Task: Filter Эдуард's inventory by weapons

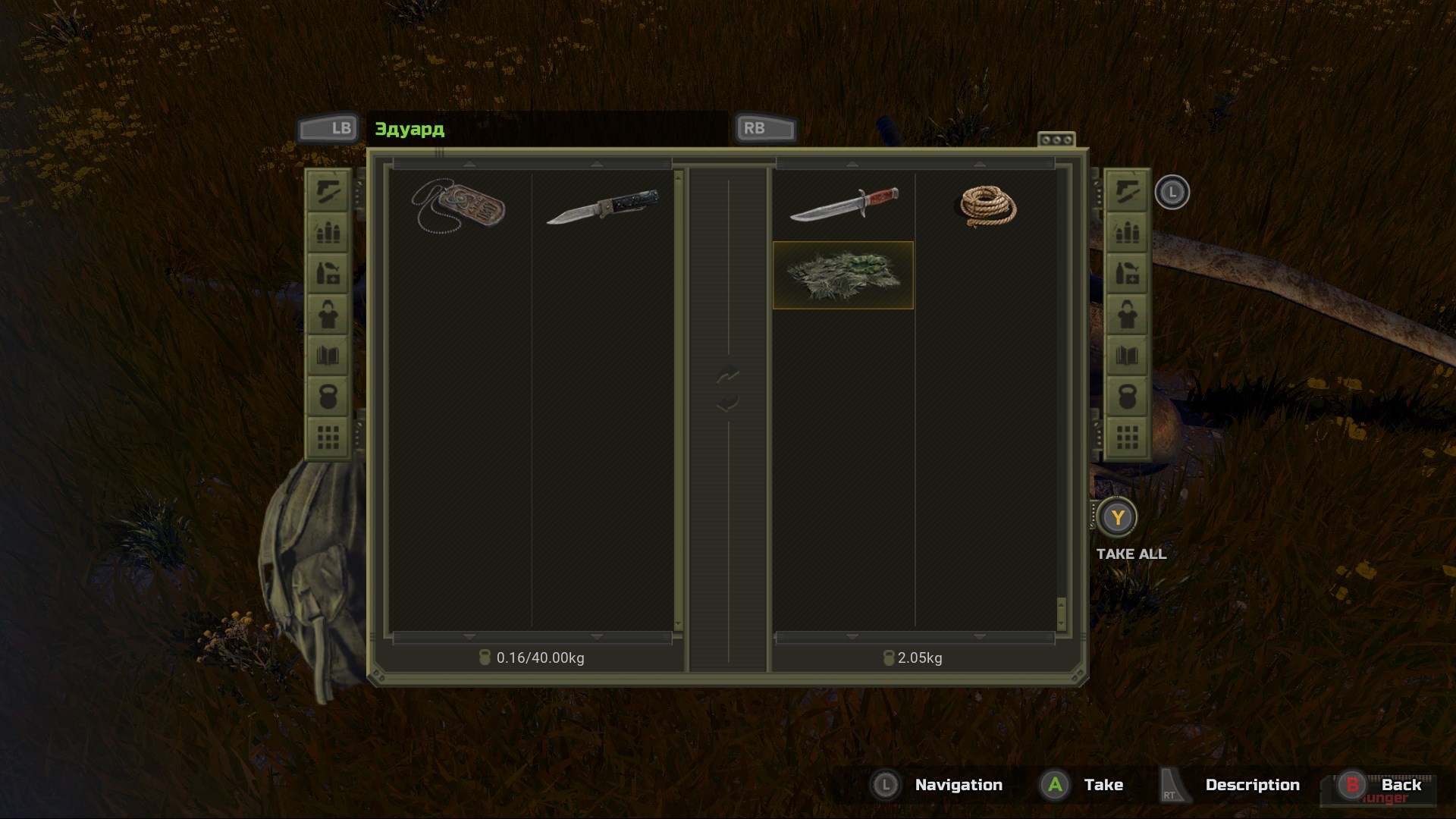Action: [x=328, y=190]
